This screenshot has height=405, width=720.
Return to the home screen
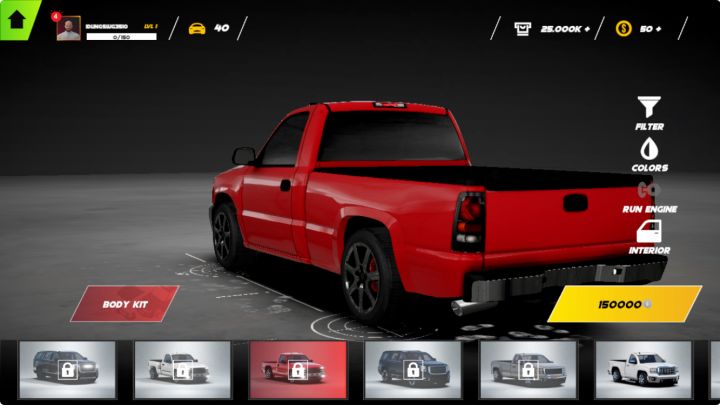(17, 19)
